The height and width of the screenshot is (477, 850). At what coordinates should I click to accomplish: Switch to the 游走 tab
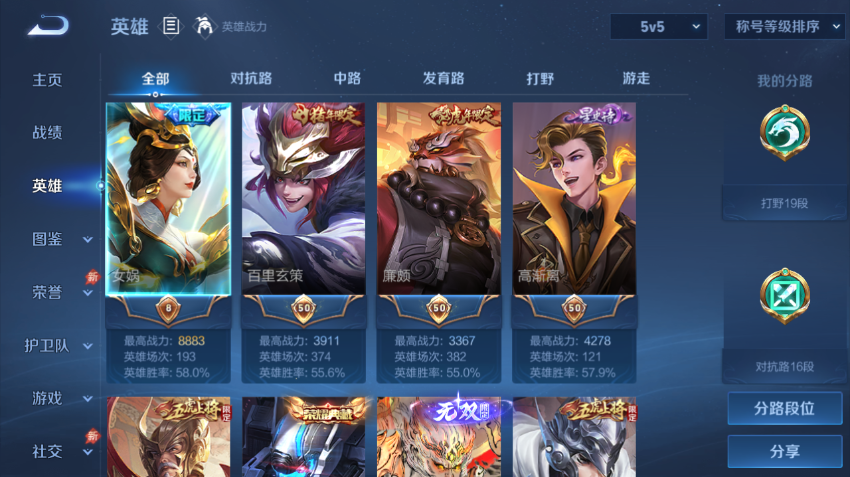636,79
